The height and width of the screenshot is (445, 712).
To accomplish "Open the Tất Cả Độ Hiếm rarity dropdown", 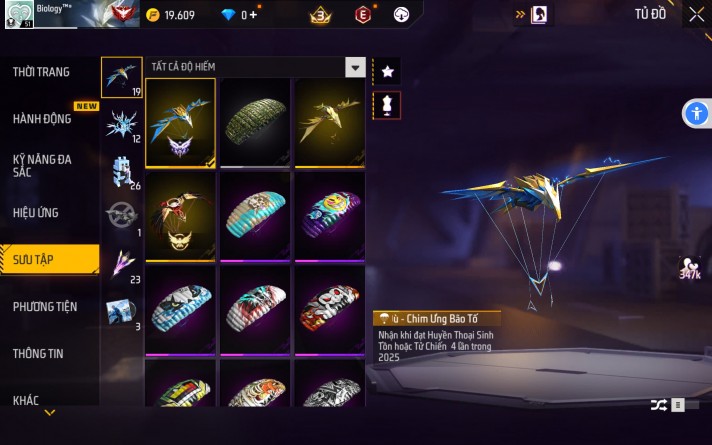I will [355, 67].
